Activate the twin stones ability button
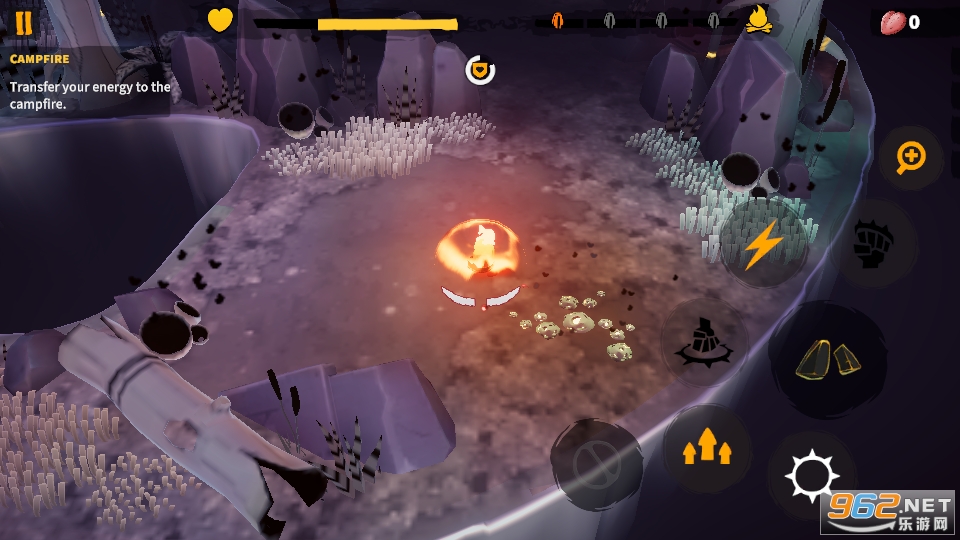 point(827,359)
